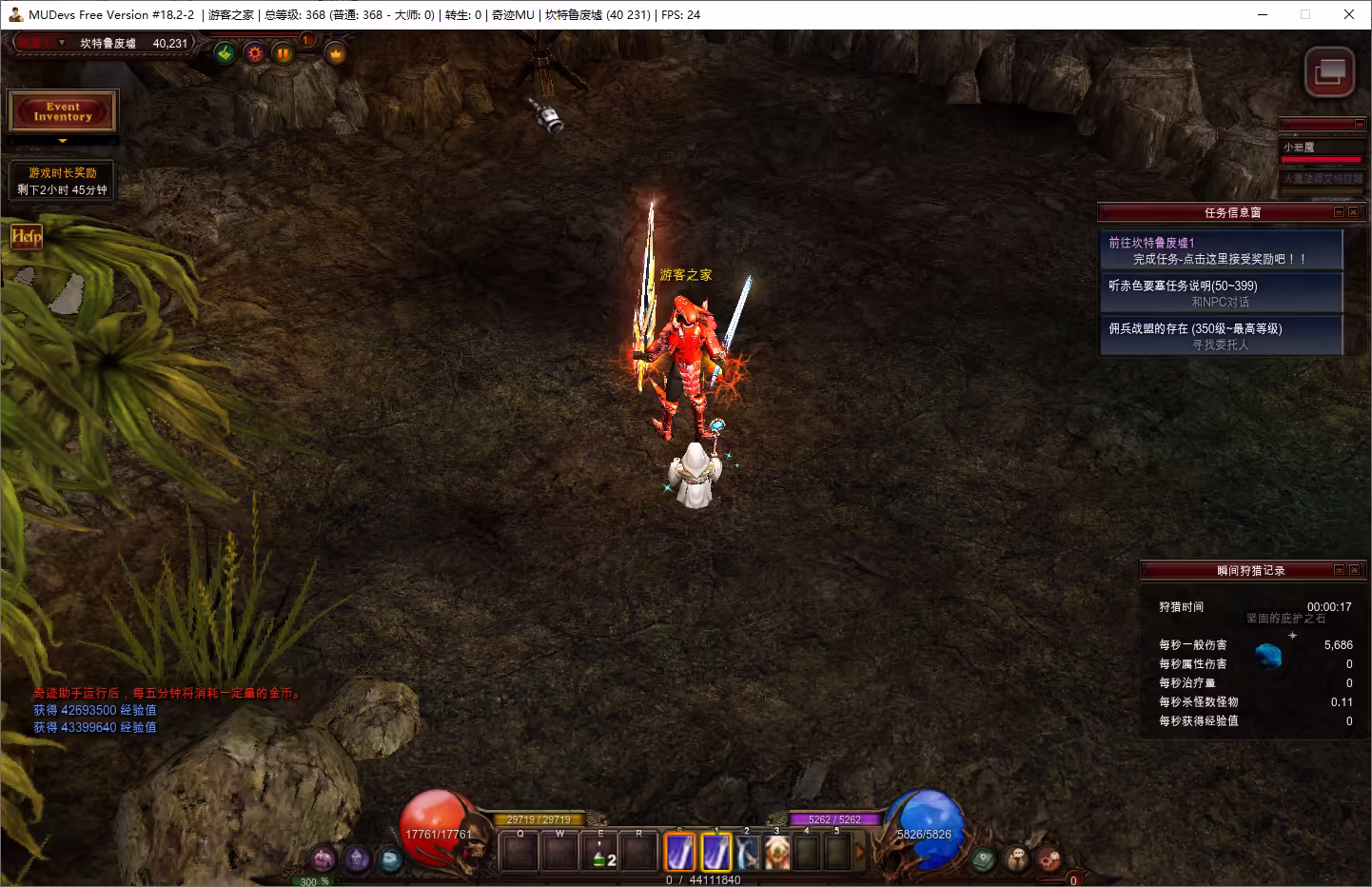Open the server dropdown arrow beside 坎特鲁废墟
Viewport: 1372px width, 887px height.
62,43
